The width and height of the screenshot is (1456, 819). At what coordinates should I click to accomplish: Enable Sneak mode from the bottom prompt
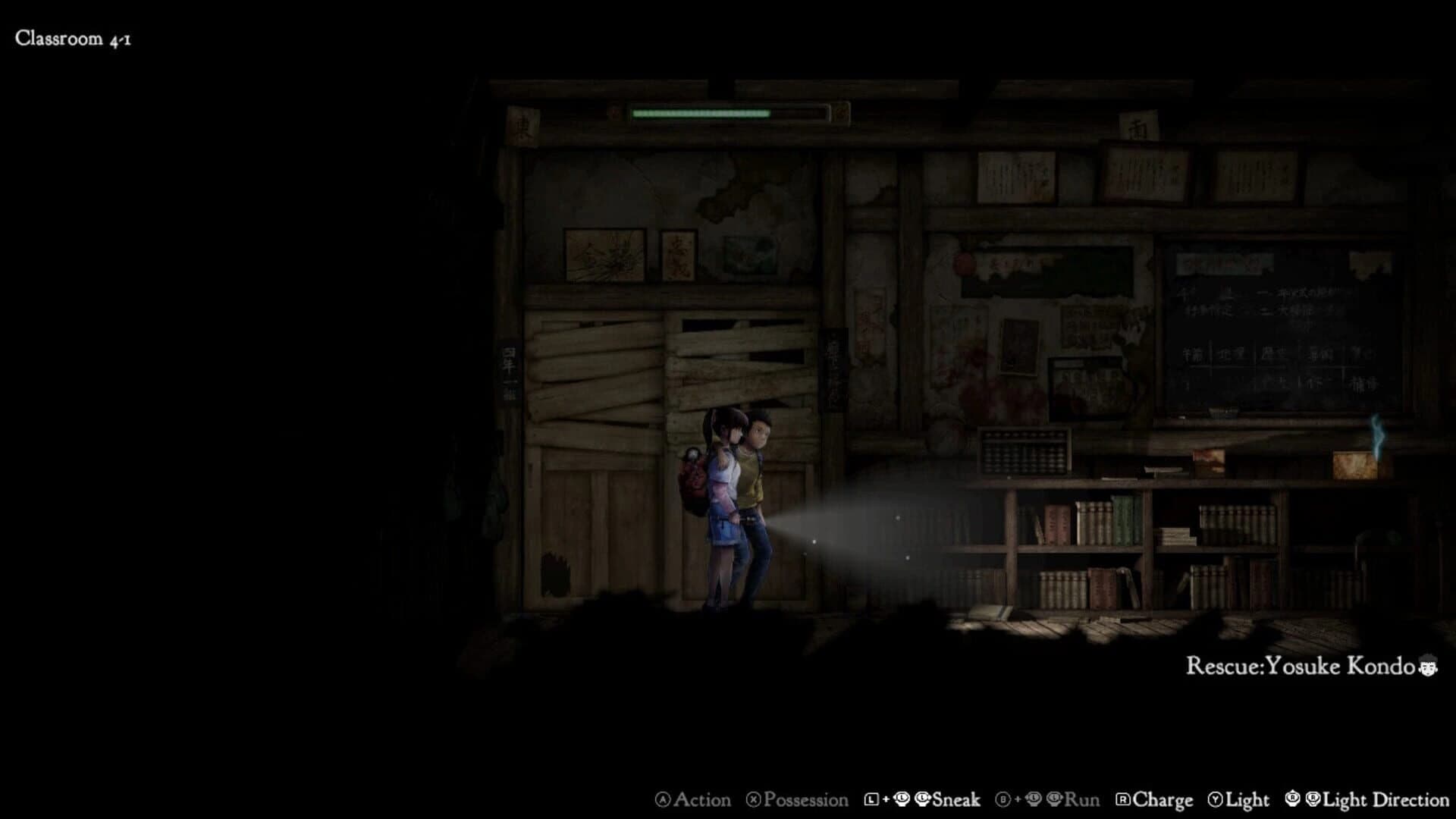coord(955,799)
